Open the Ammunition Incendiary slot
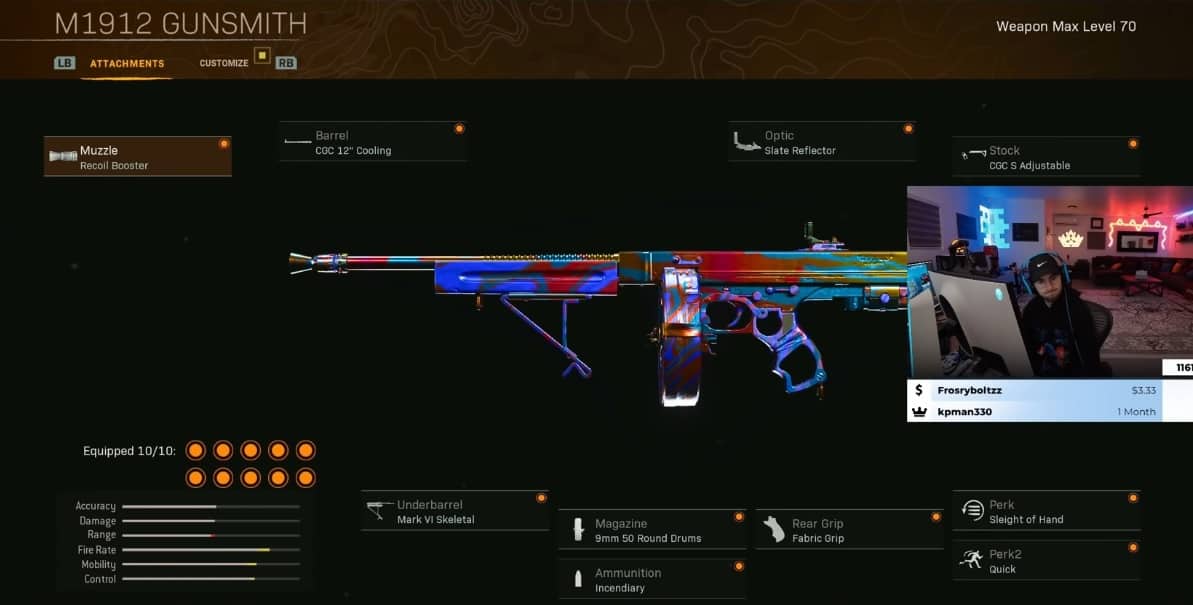1193x605 pixels. 652,579
